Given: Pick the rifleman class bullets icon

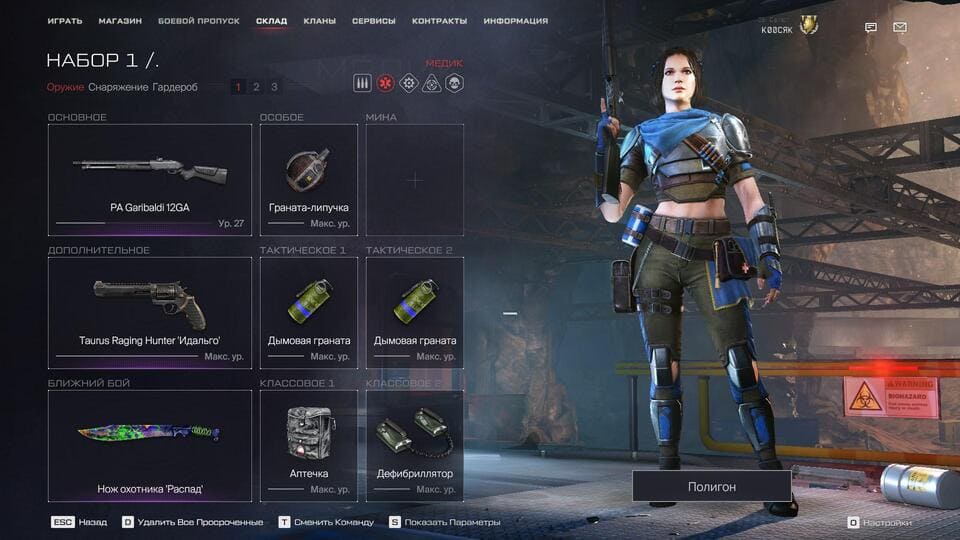Looking at the screenshot, I should tap(363, 84).
